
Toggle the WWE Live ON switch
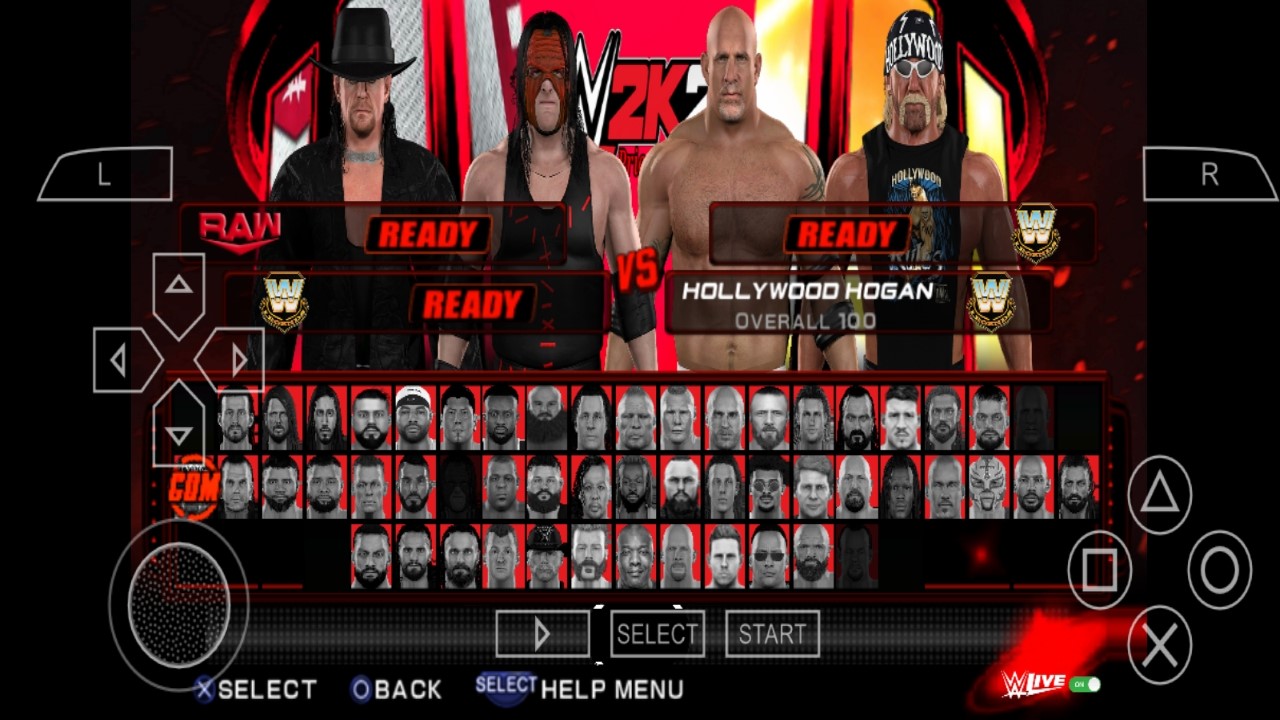(1085, 685)
